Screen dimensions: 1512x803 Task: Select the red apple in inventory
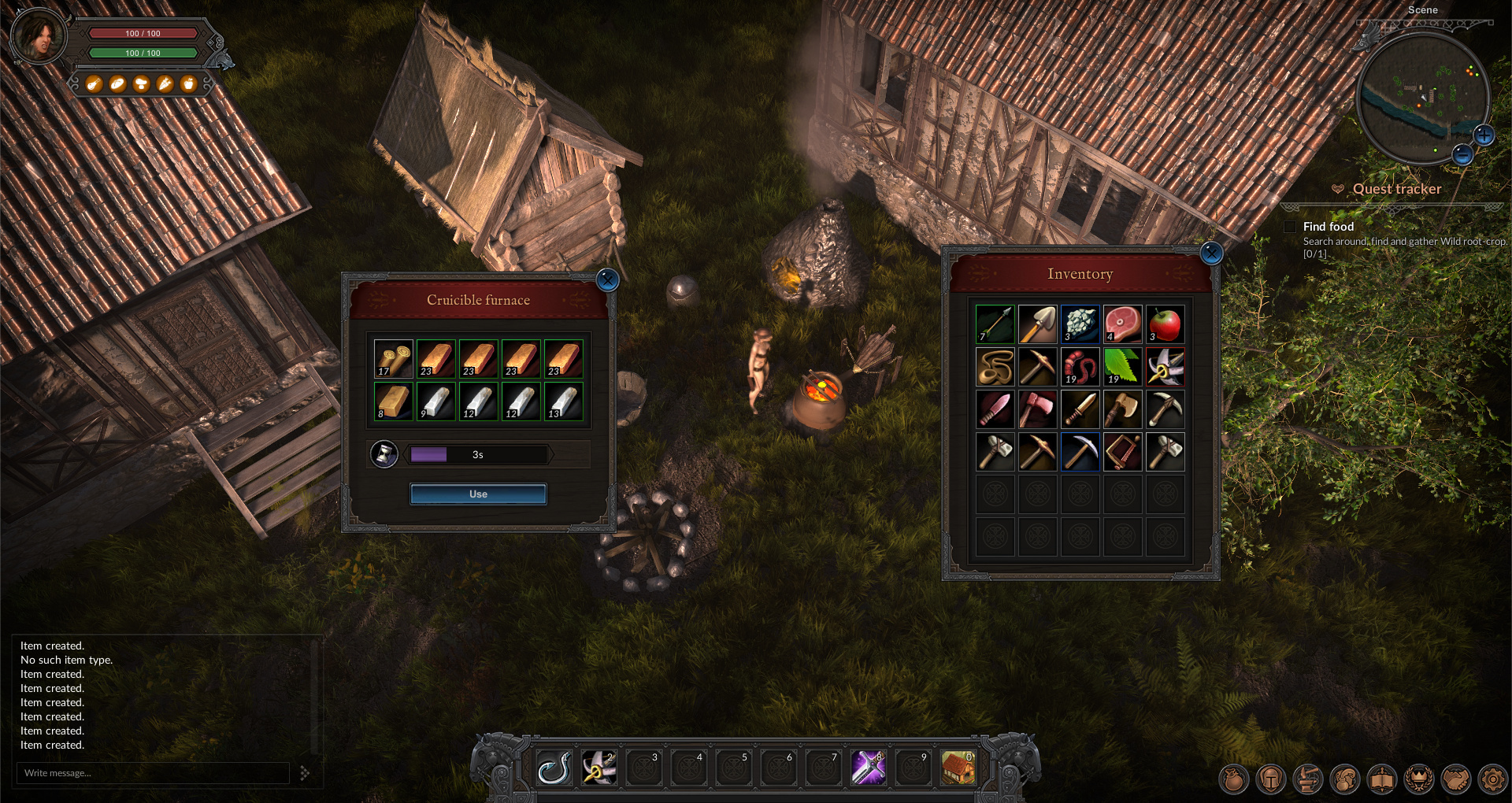1165,324
